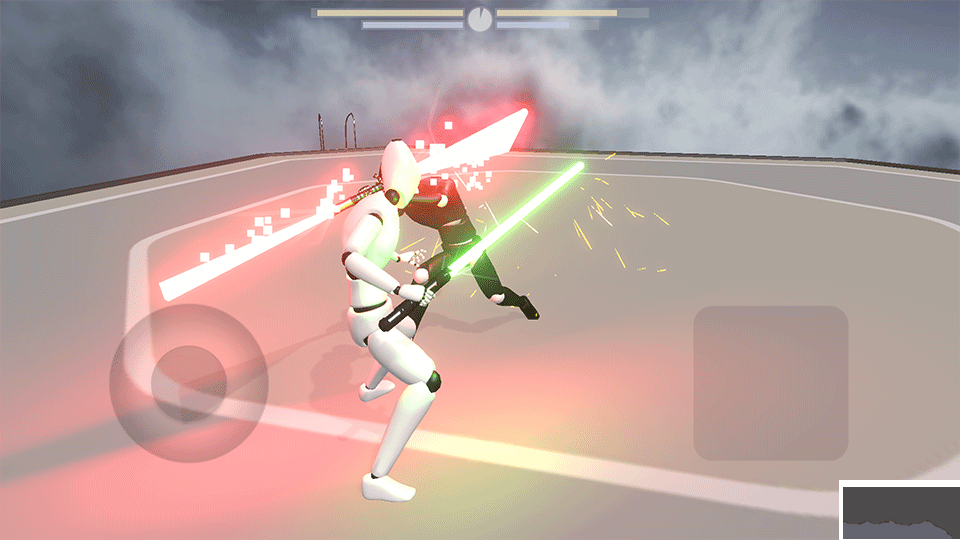The image size is (960, 540).
Task: Click the graph panel in the corner
Action: tap(899, 510)
